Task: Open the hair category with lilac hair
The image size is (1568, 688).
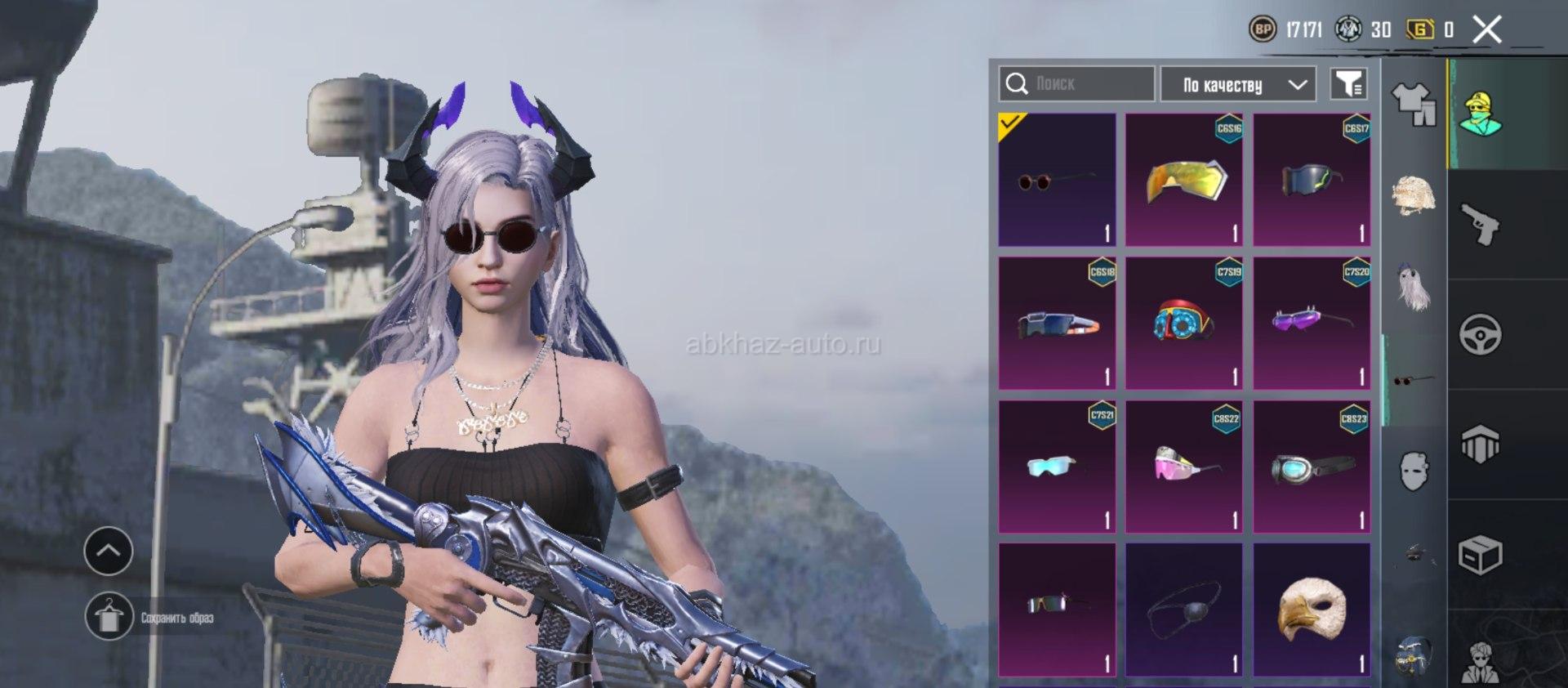Action: [x=1414, y=288]
